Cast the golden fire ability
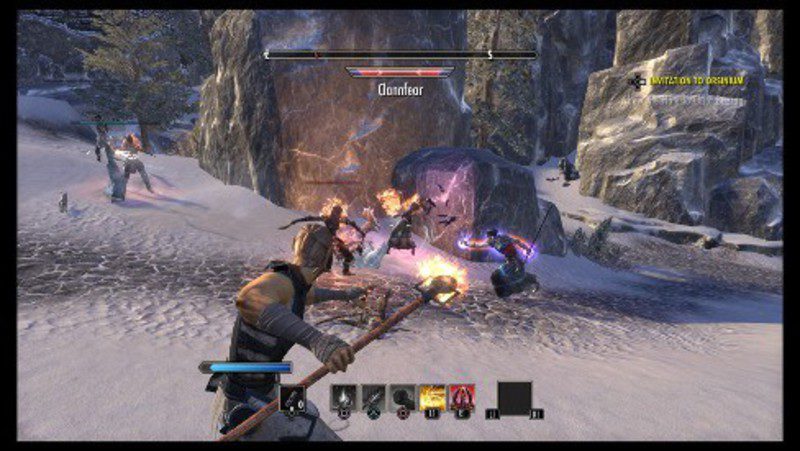This screenshot has width=800, height=451. tap(433, 398)
